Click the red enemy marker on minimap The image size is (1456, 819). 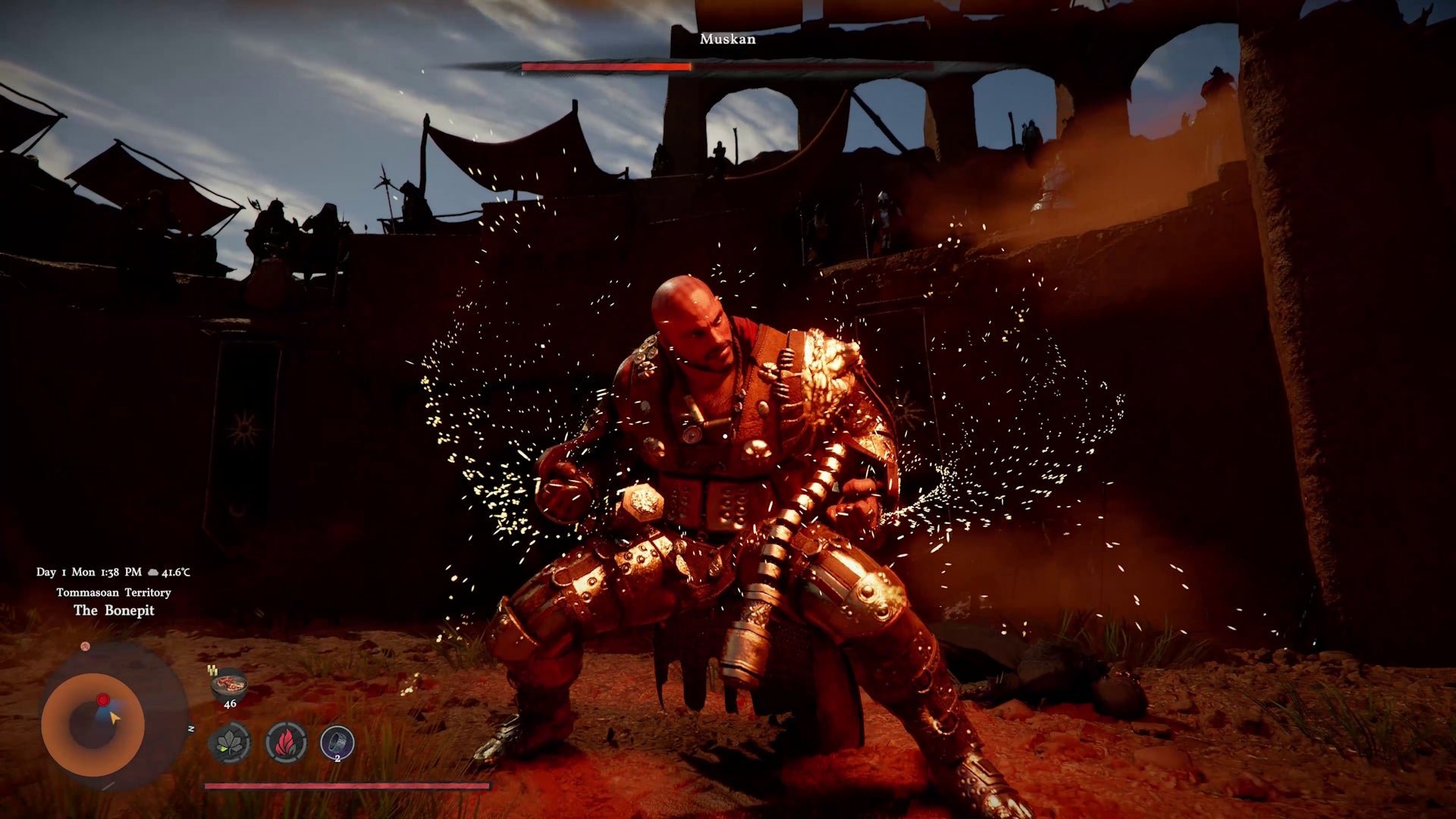[x=103, y=699]
